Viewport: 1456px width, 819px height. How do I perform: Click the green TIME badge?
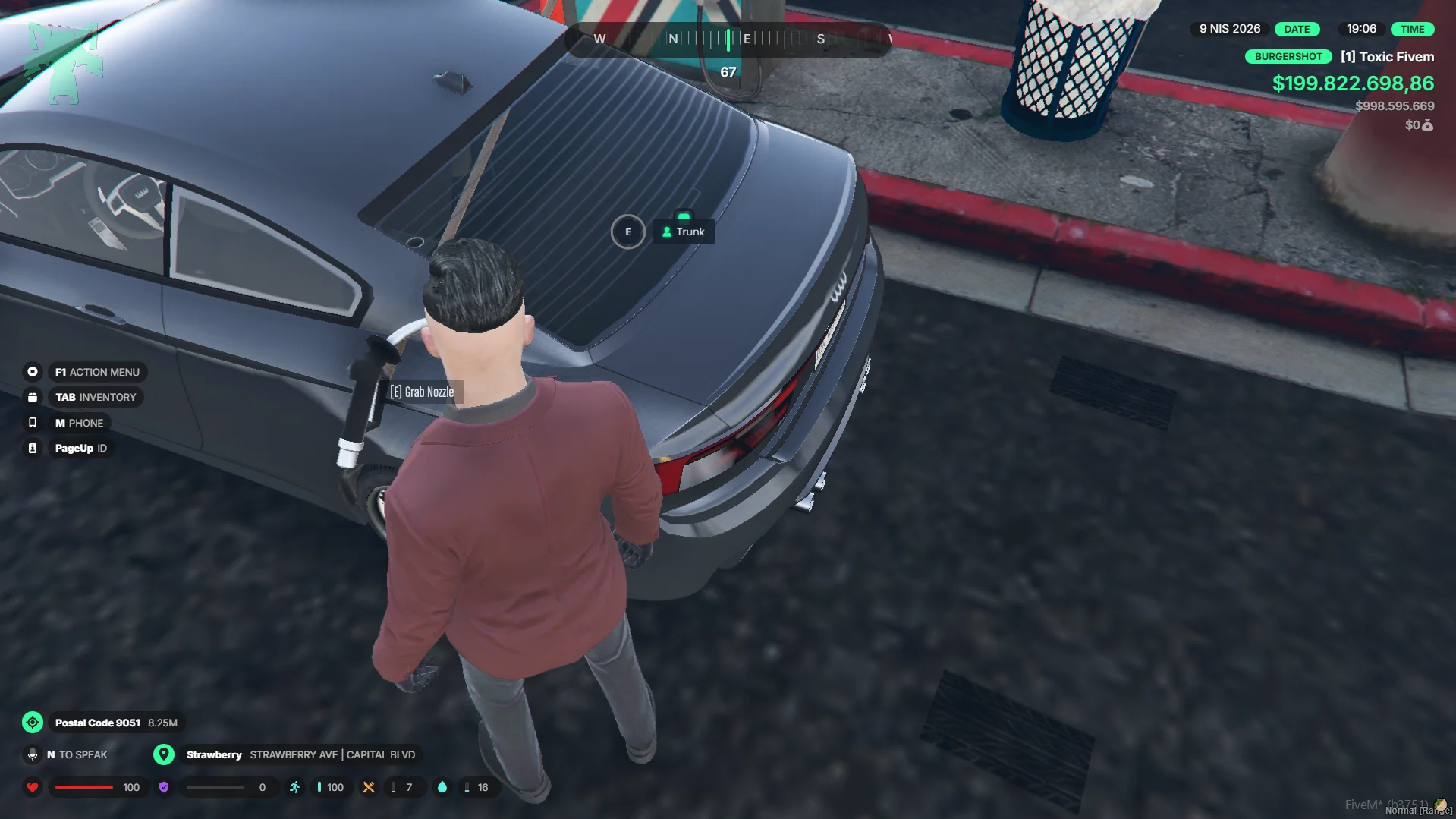point(1412,29)
